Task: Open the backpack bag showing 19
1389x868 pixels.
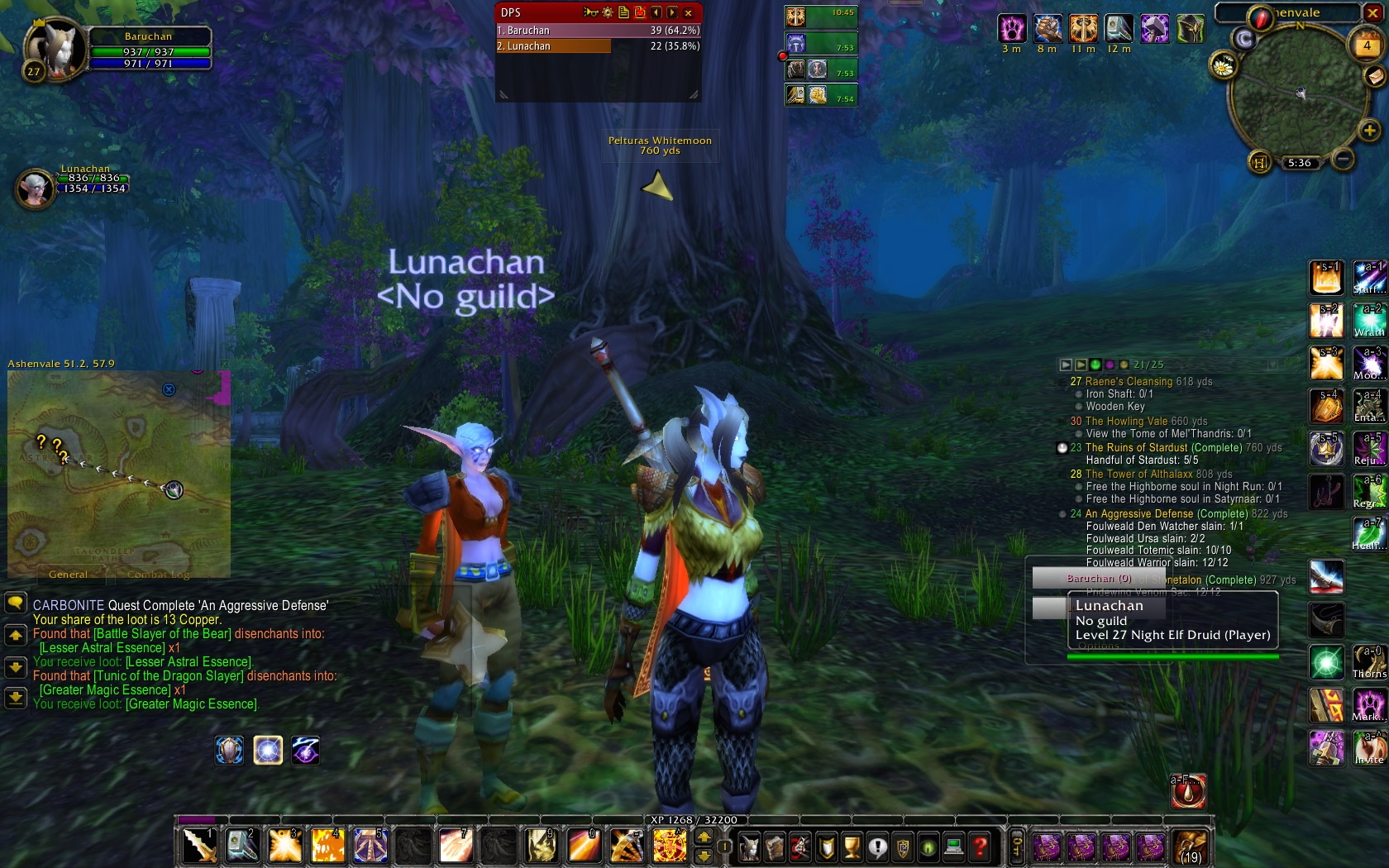Action: (1191, 847)
